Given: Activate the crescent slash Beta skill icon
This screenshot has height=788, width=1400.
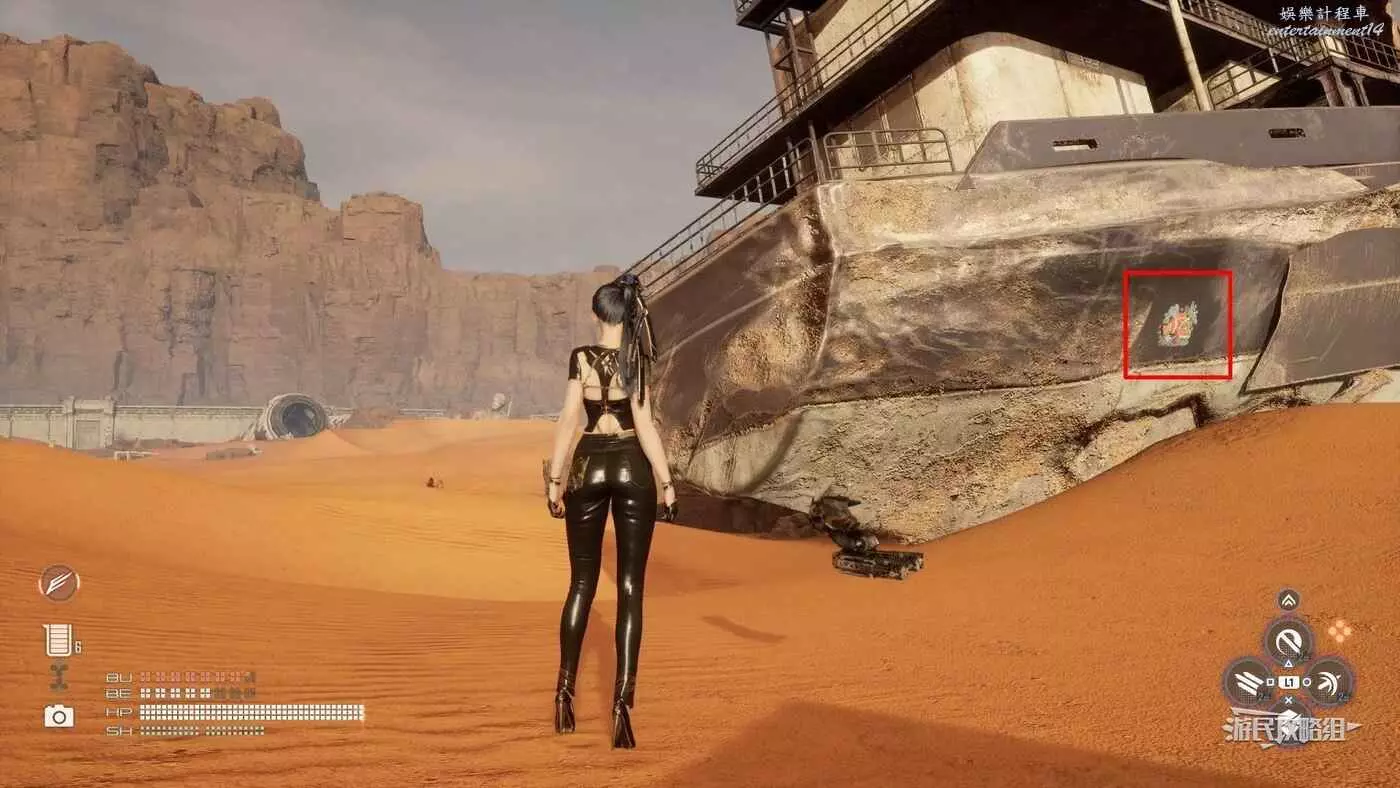Looking at the screenshot, I should [1329, 682].
